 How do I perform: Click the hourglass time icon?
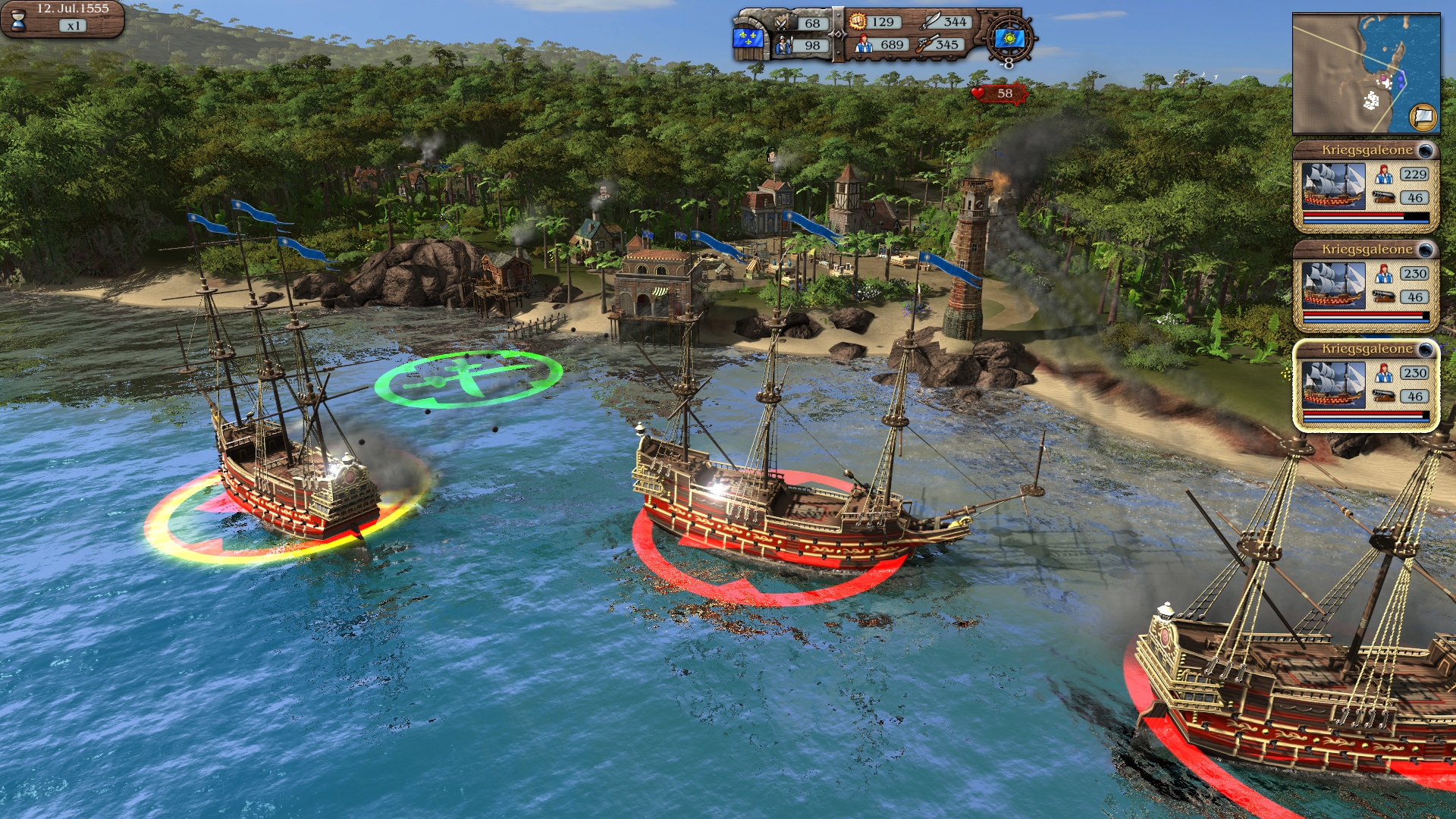click(18, 20)
